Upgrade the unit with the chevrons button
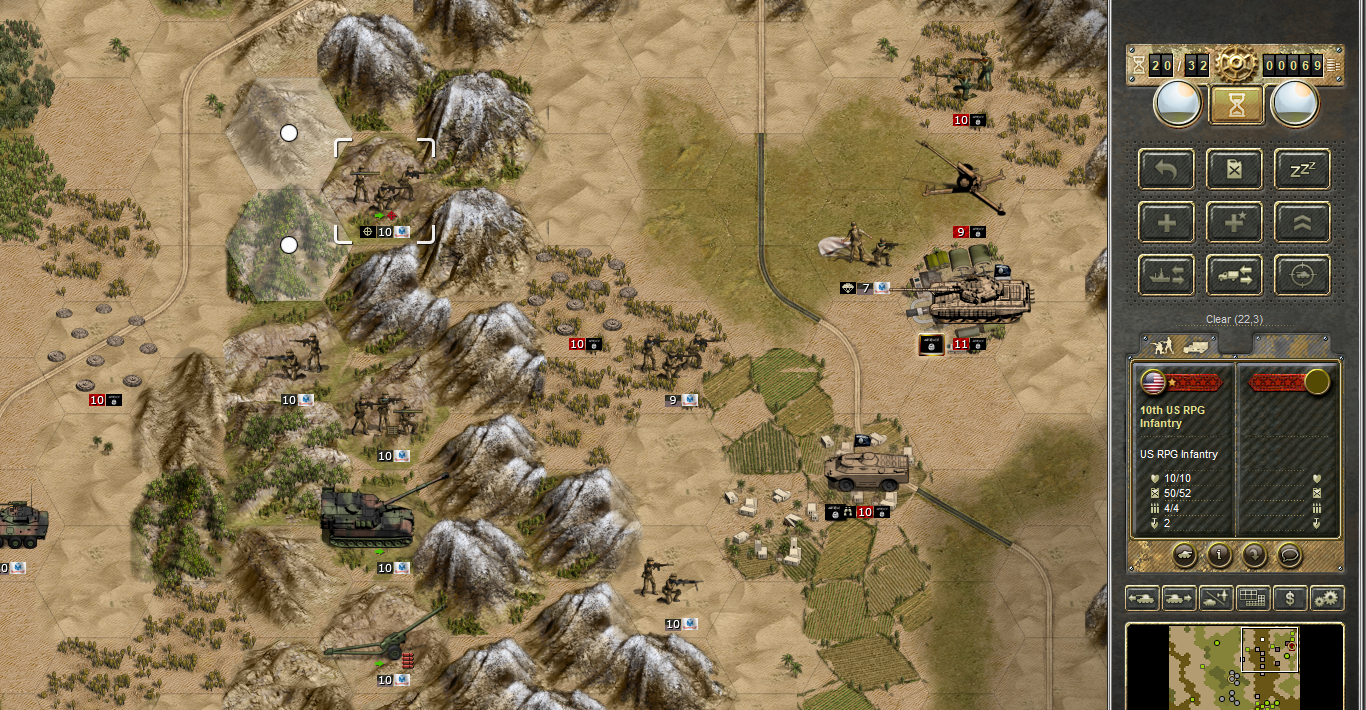The height and width of the screenshot is (710, 1366). [1302, 222]
